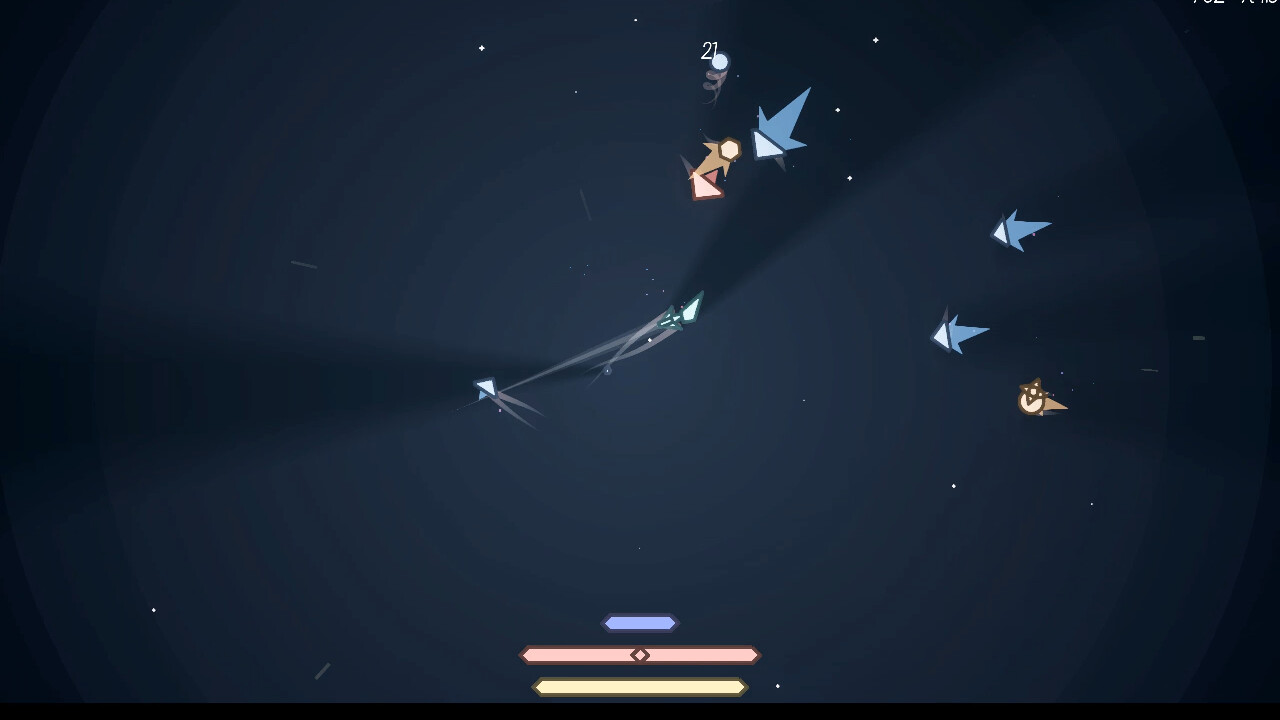Click the sparkle star in the upper left sky

pyautogui.click(x=480, y=47)
